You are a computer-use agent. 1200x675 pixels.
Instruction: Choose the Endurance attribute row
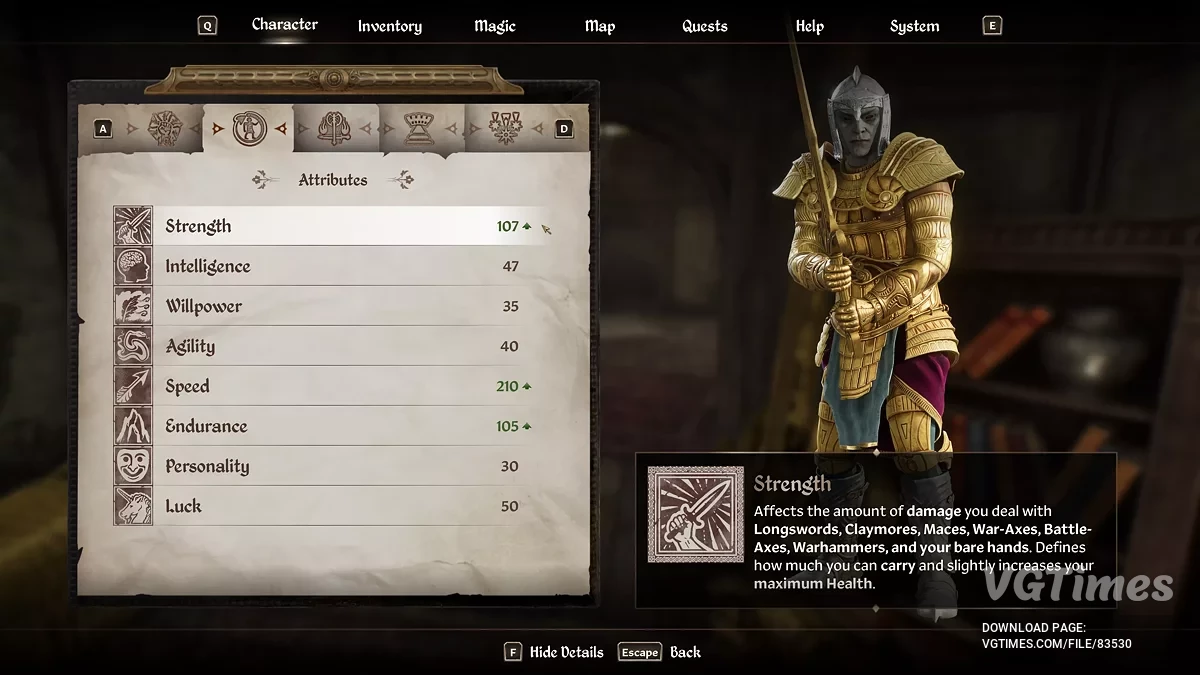pos(330,426)
